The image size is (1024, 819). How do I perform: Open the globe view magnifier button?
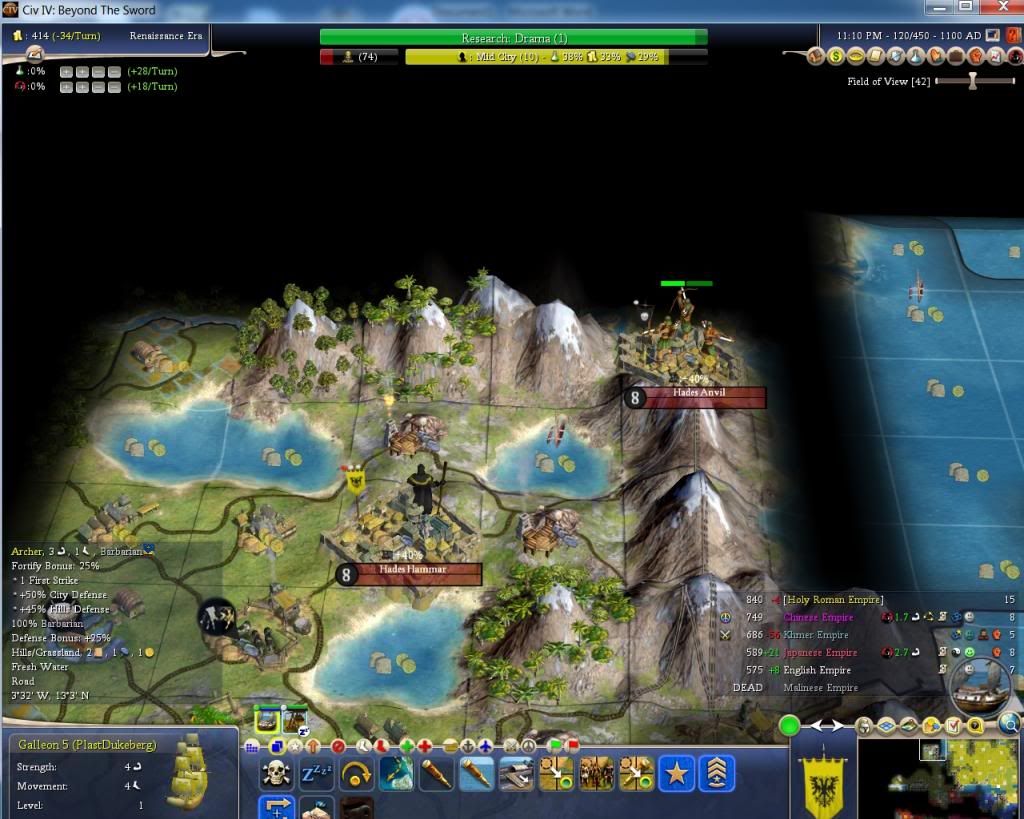[1010, 725]
